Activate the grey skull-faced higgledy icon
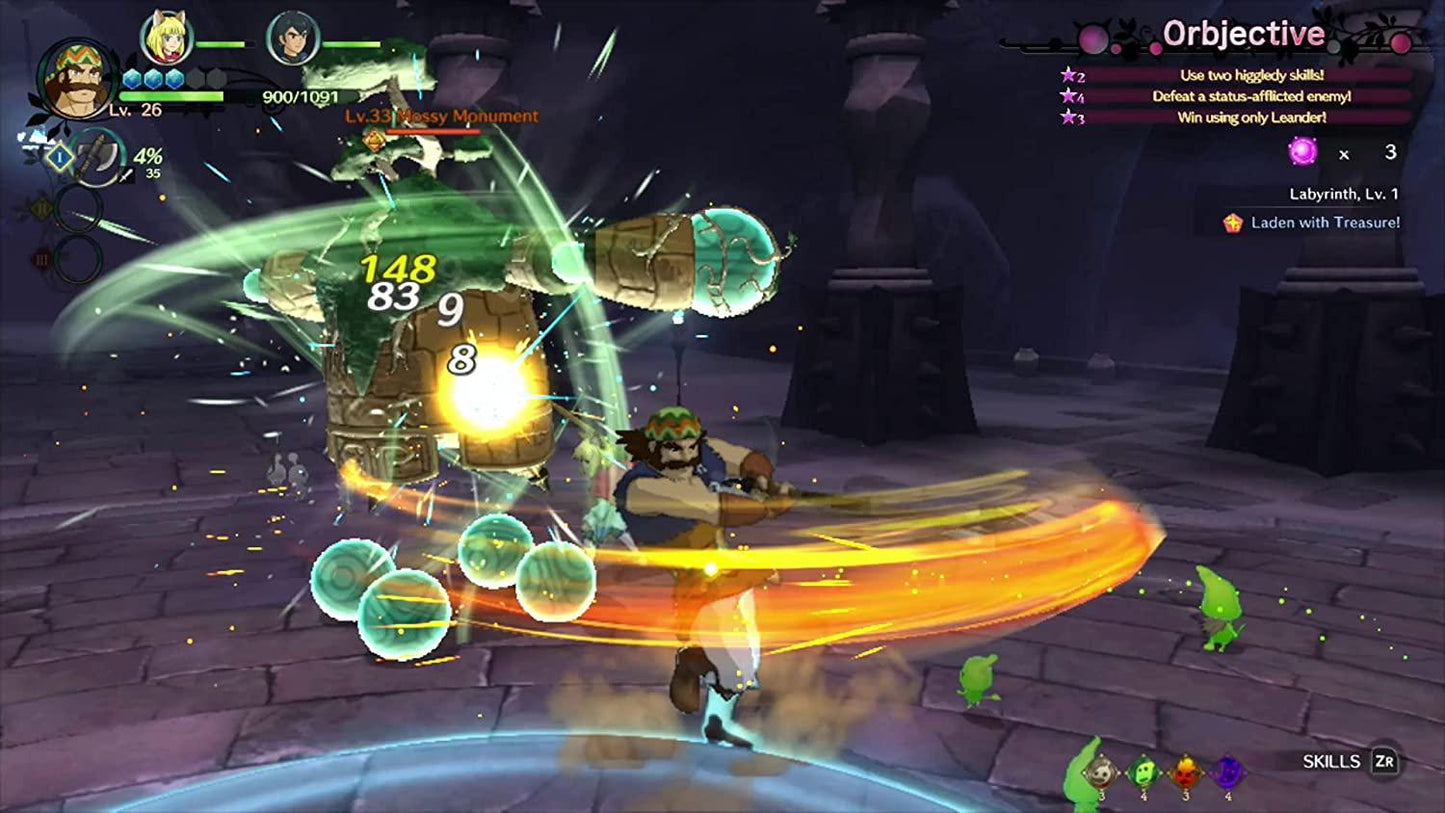This screenshot has width=1445, height=813. 1100,770
